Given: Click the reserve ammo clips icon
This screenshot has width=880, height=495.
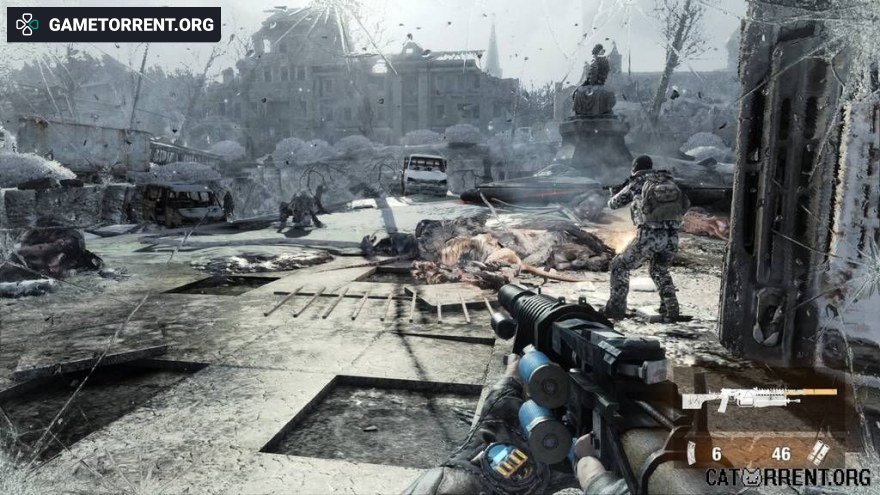Looking at the screenshot, I should (x=817, y=452).
